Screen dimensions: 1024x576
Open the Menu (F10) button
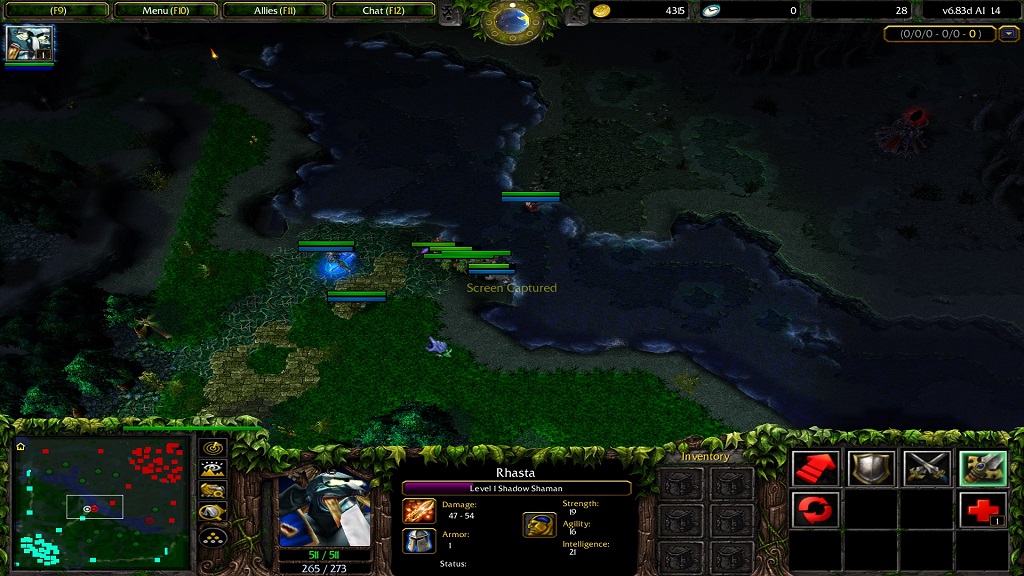pyautogui.click(x=166, y=11)
